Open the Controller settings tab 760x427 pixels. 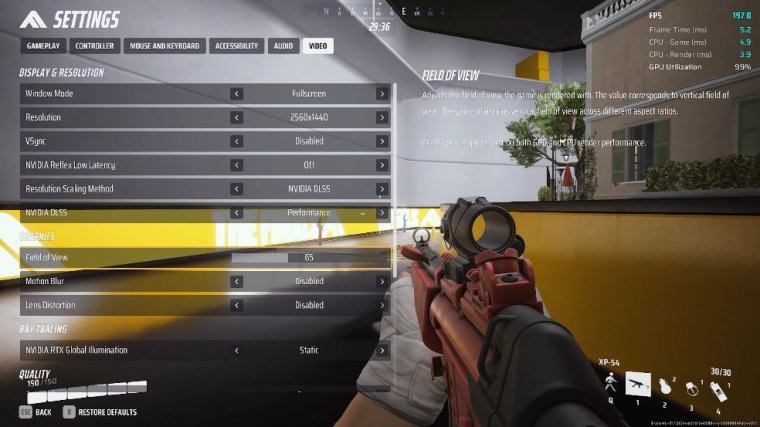coord(95,46)
